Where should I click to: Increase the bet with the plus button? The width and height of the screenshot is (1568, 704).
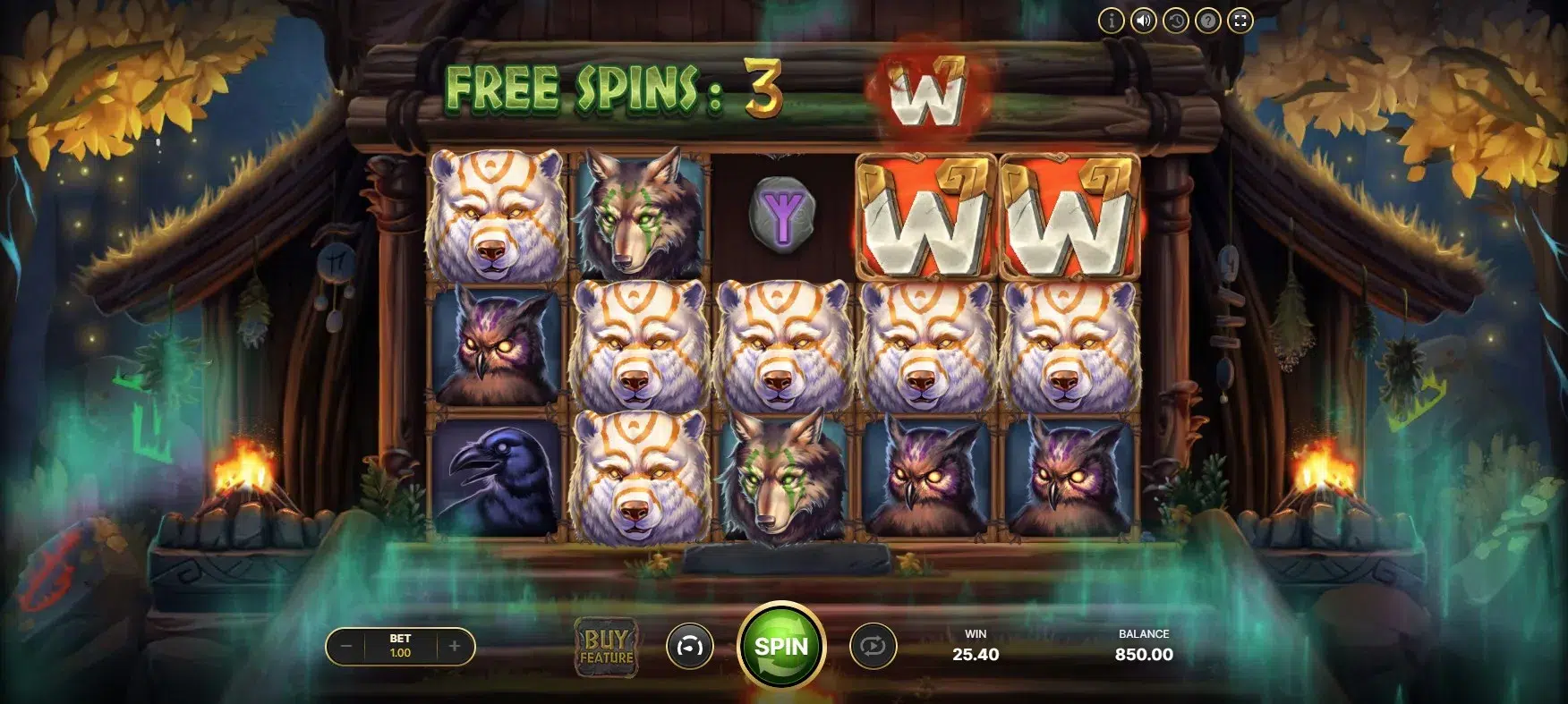(x=455, y=646)
